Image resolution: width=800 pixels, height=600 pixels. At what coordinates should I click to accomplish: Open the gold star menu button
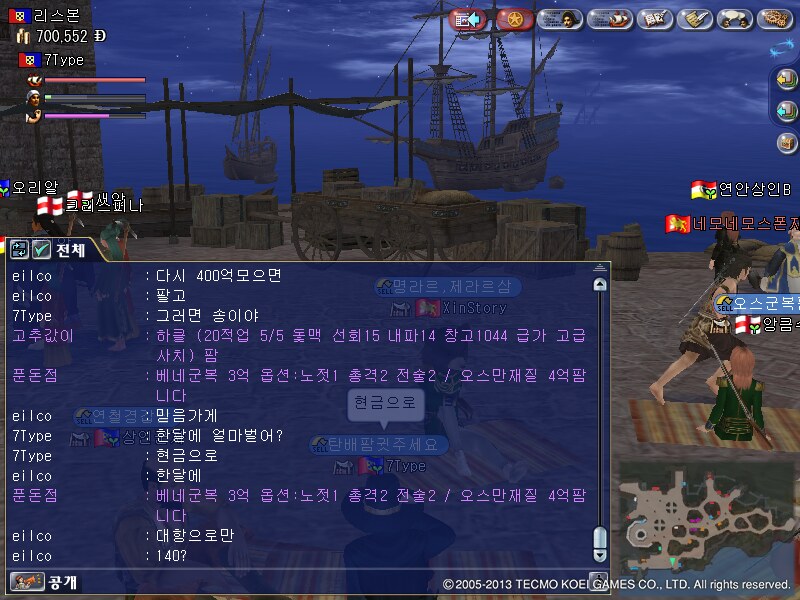[x=515, y=19]
